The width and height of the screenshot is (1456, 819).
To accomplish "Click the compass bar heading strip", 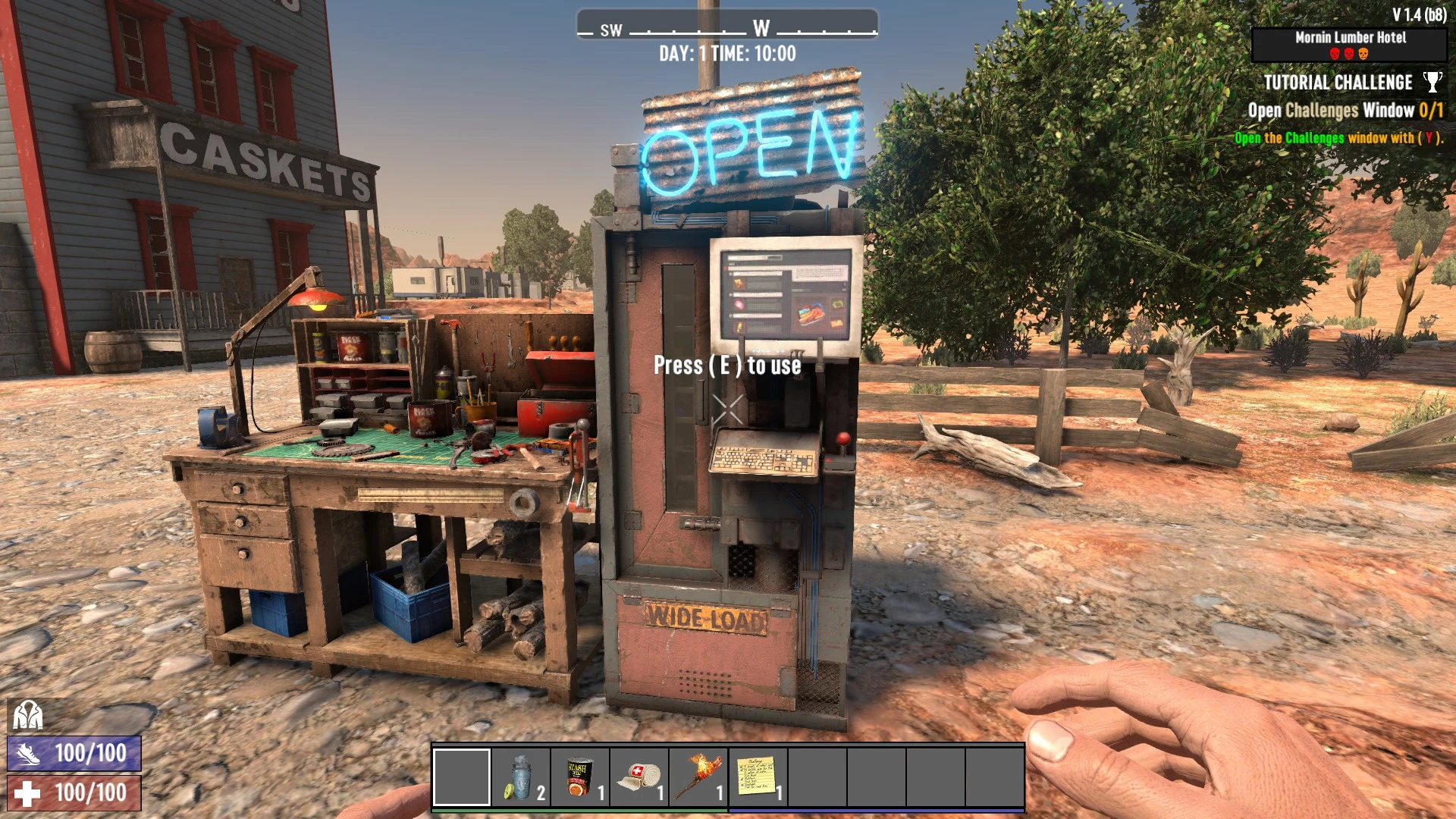I will pos(727,29).
